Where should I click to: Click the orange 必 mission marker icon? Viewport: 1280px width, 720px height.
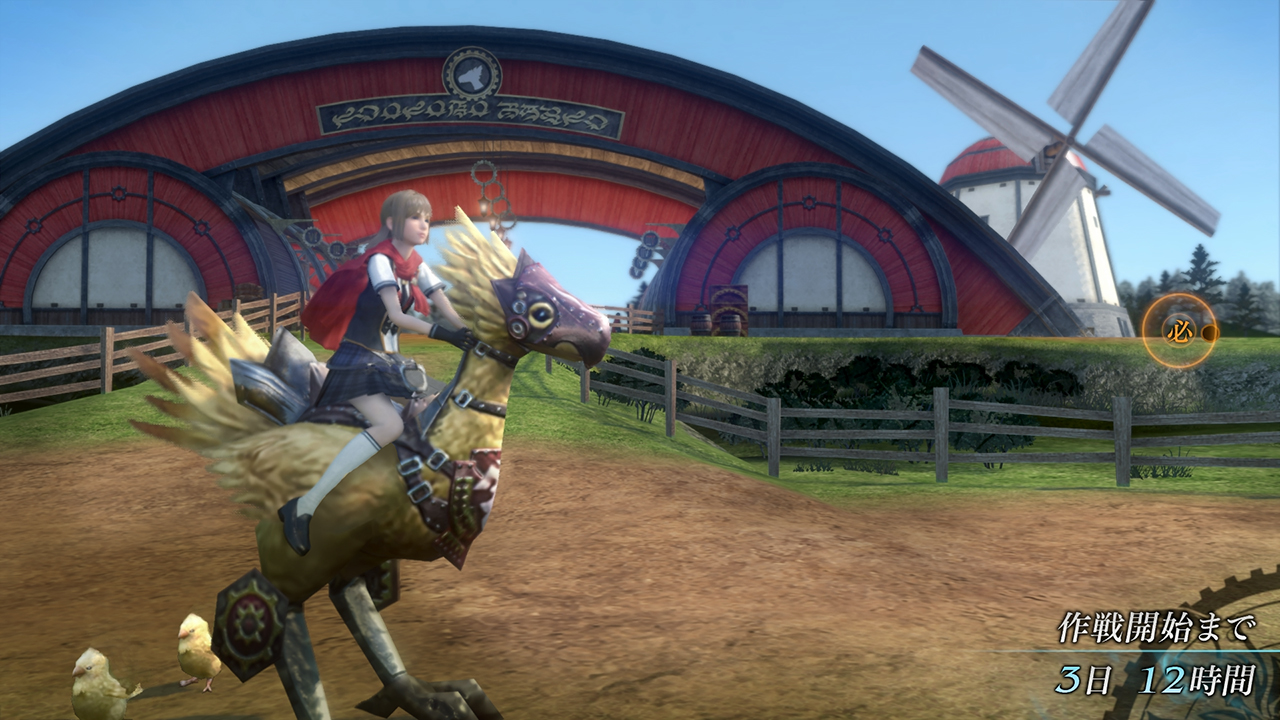pyautogui.click(x=1179, y=331)
